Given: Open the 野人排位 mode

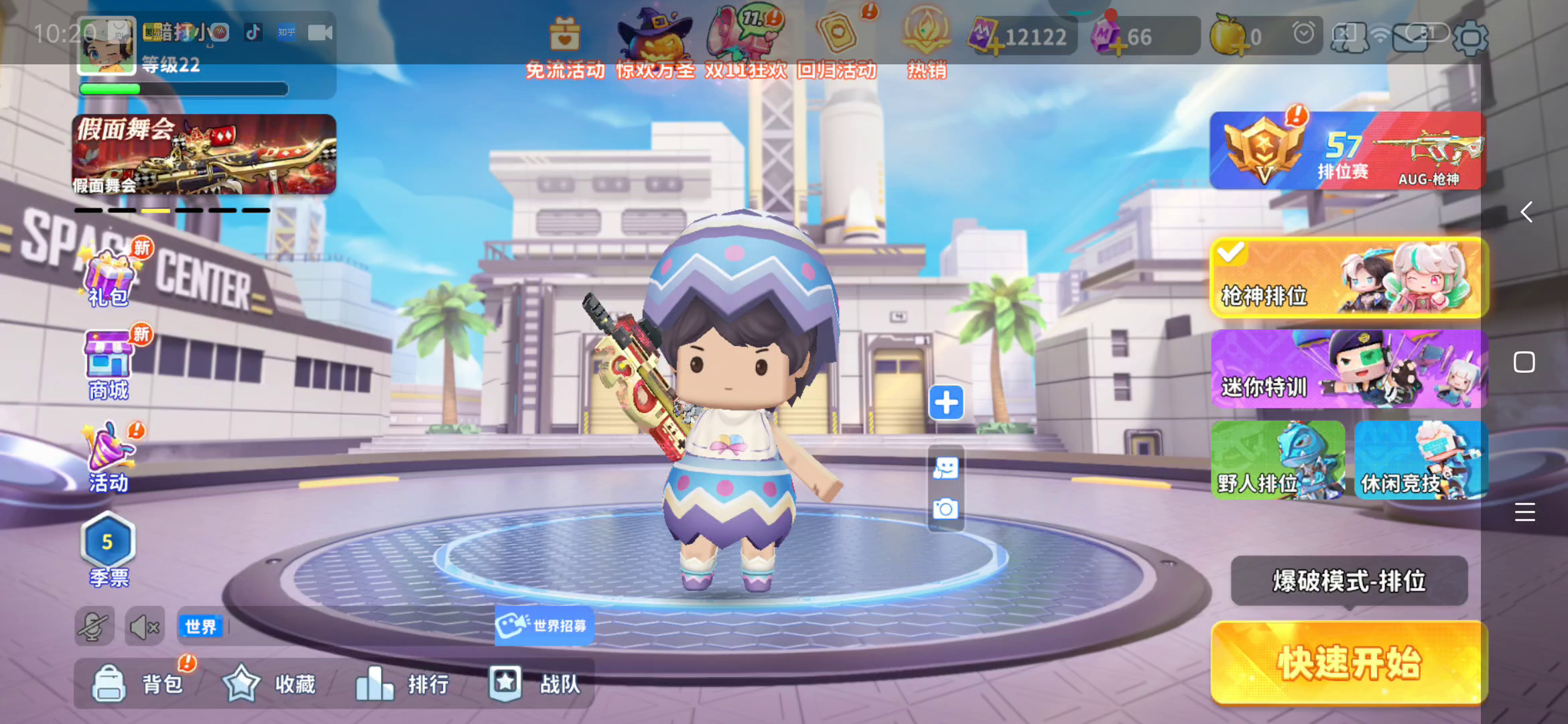Looking at the screenshot, I should click(1277, 461).
